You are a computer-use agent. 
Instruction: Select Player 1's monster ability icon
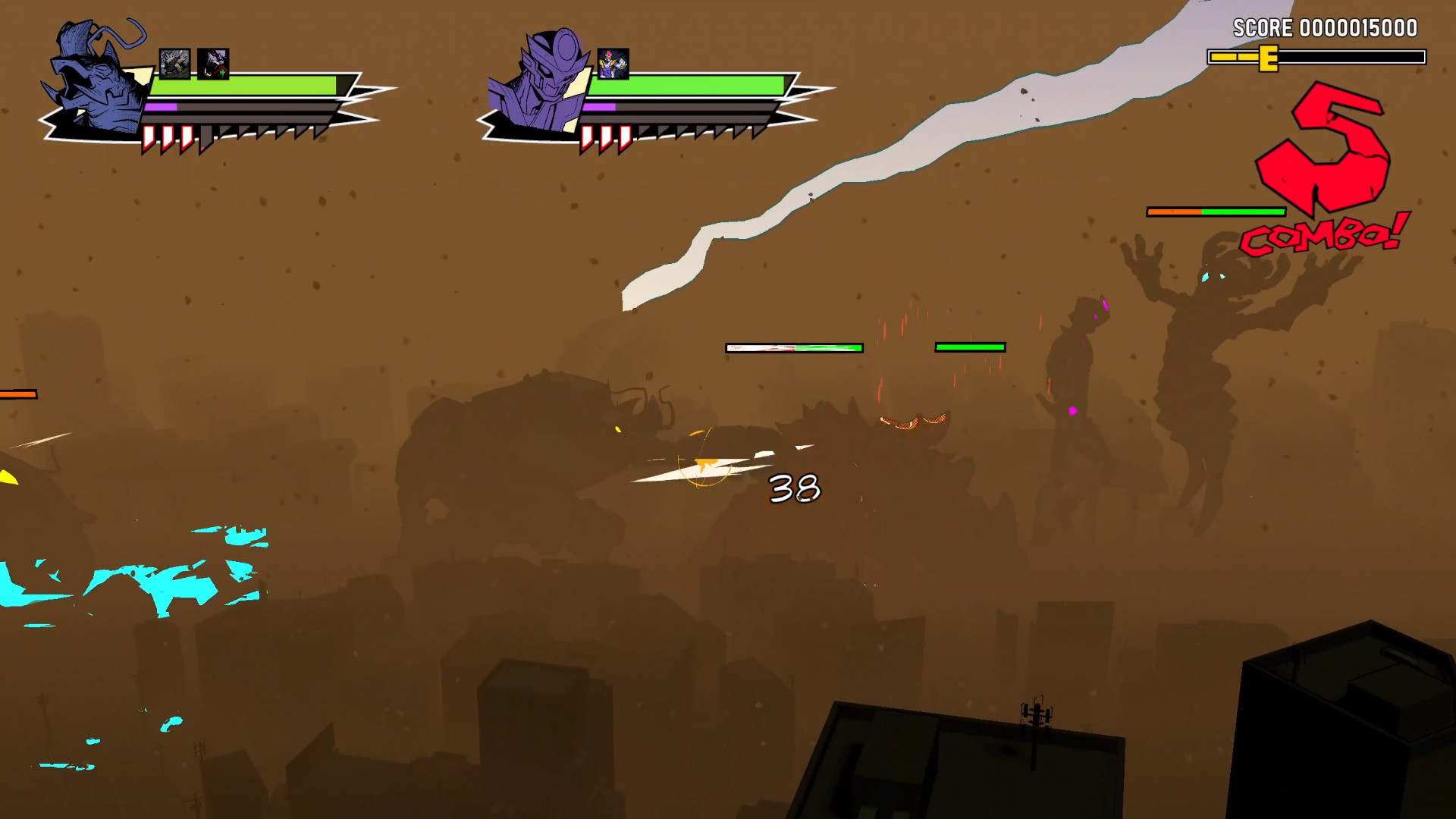point(175,65)
